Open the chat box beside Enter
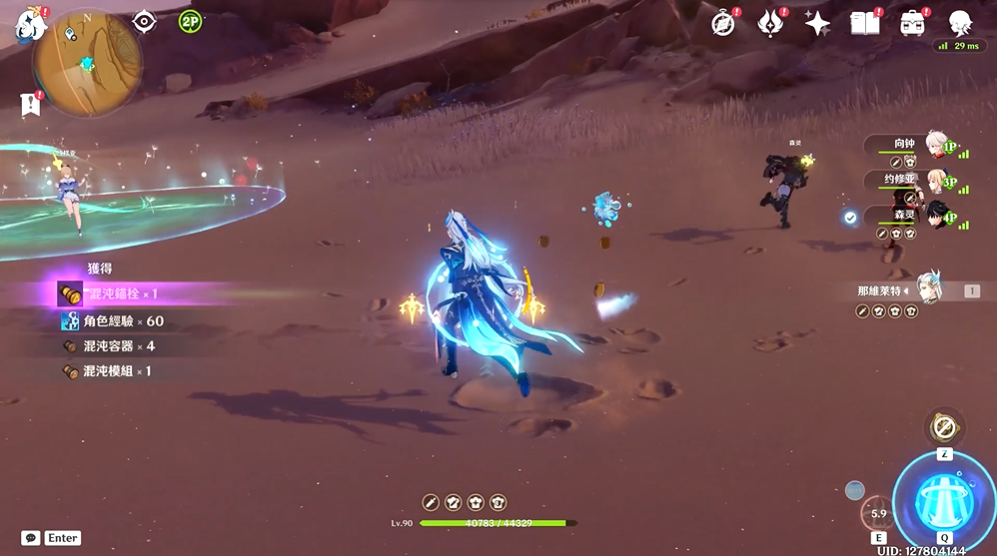The image size is (997, 556). (x=31, y=538)
